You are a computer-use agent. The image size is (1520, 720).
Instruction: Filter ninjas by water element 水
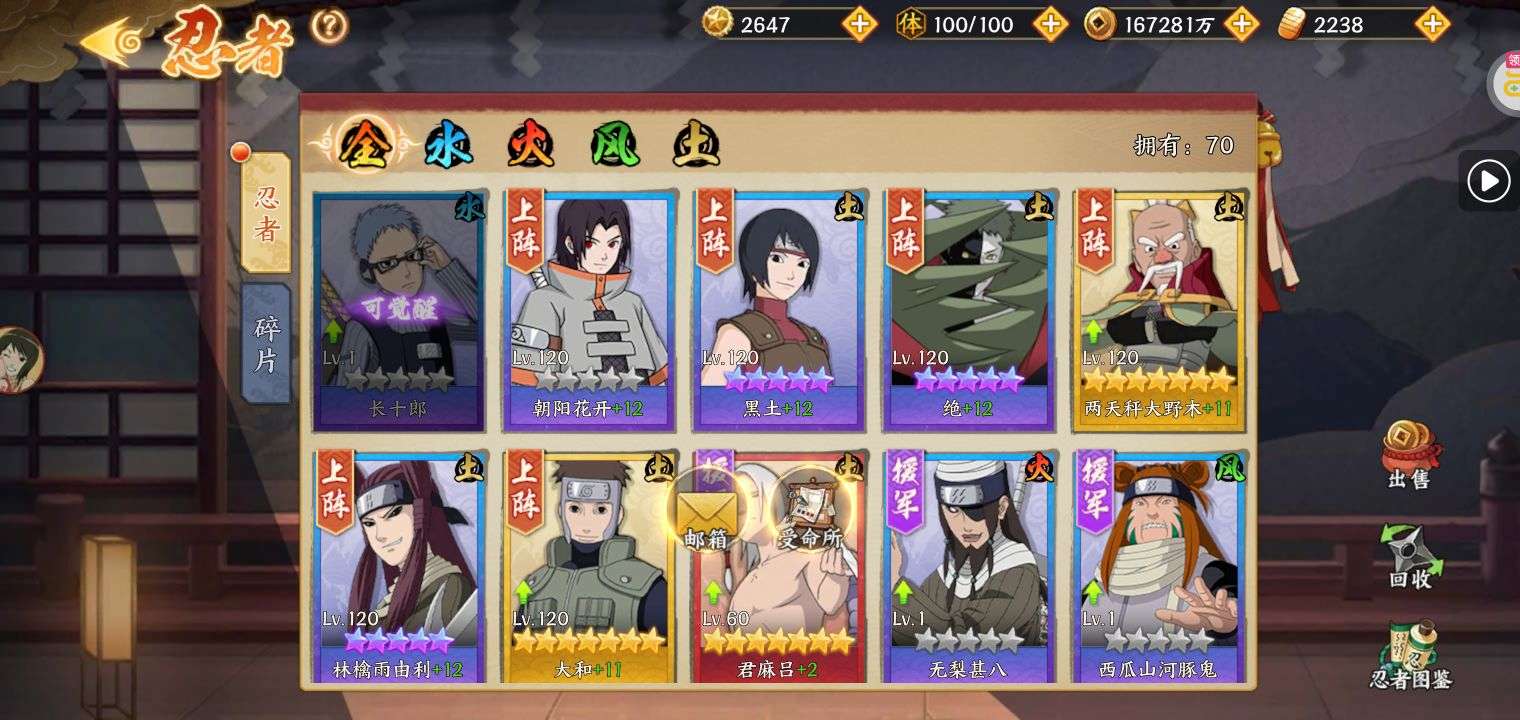[x=447, y=147]
